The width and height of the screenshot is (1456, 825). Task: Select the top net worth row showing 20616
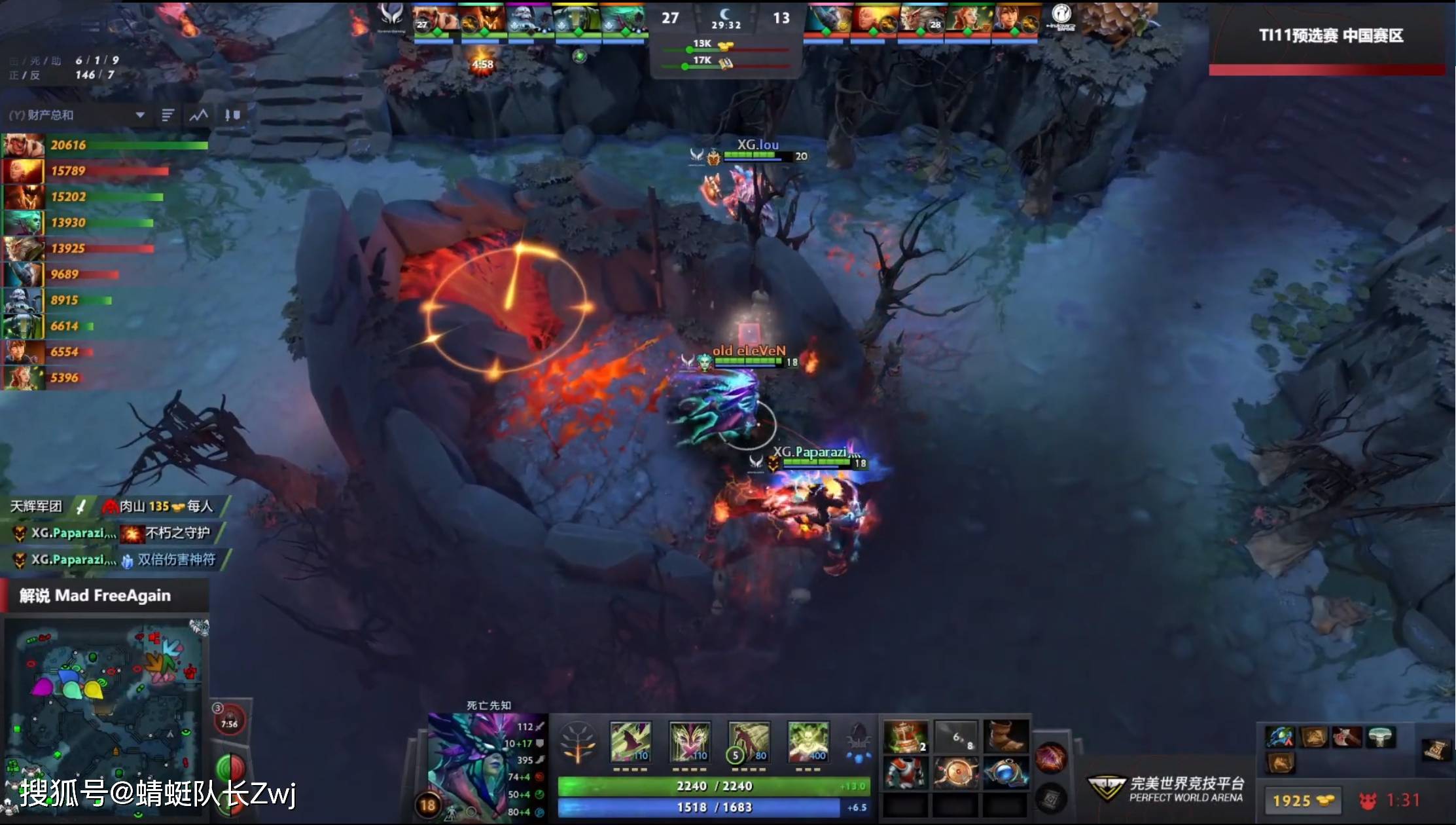(105, 145)
